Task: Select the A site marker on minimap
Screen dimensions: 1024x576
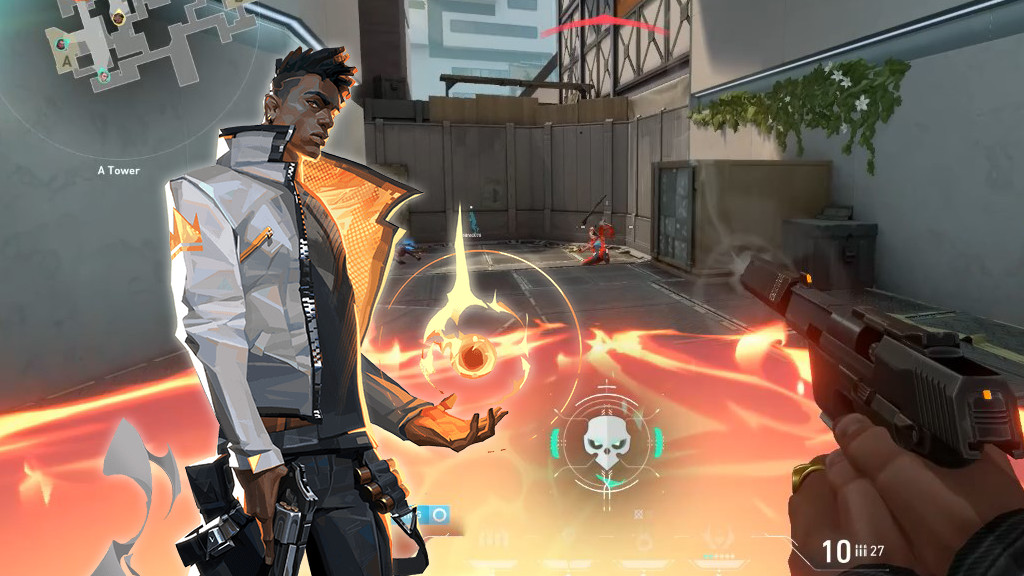Action: pyautogui.click(x=67, y=61)
